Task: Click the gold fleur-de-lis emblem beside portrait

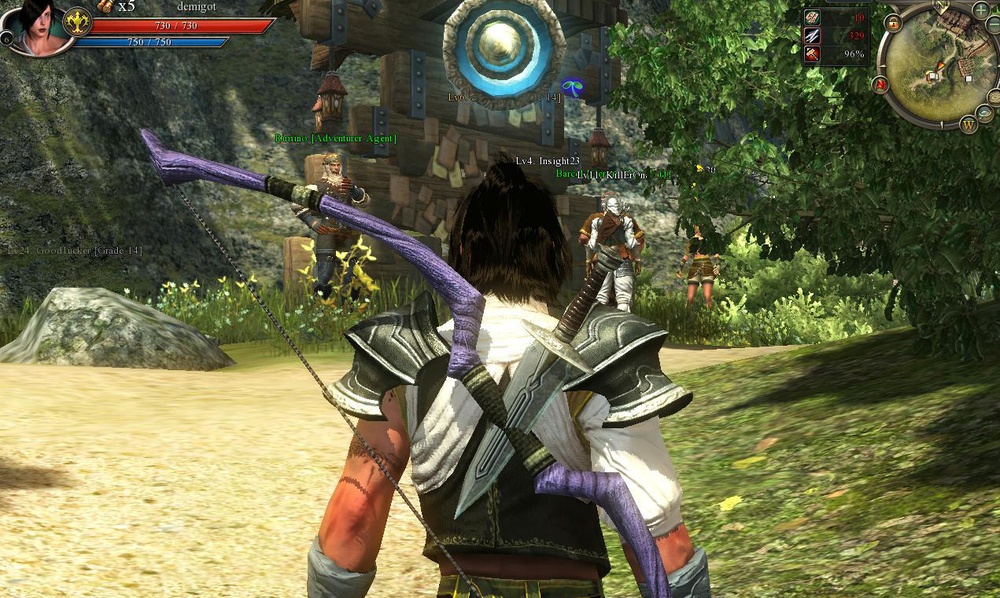Action: 77,21
